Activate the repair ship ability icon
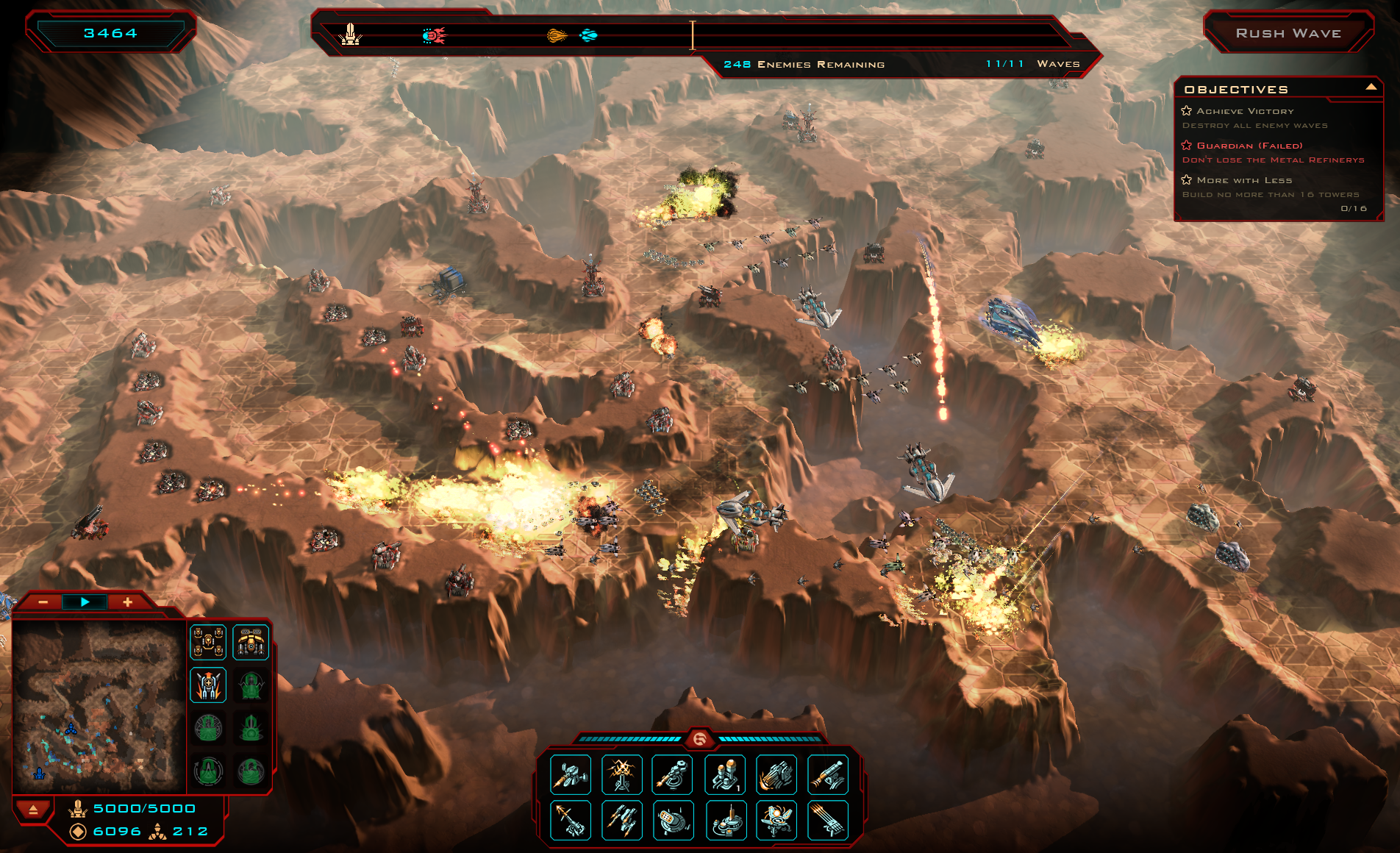The image size is (1400, 853). [208, 685]
